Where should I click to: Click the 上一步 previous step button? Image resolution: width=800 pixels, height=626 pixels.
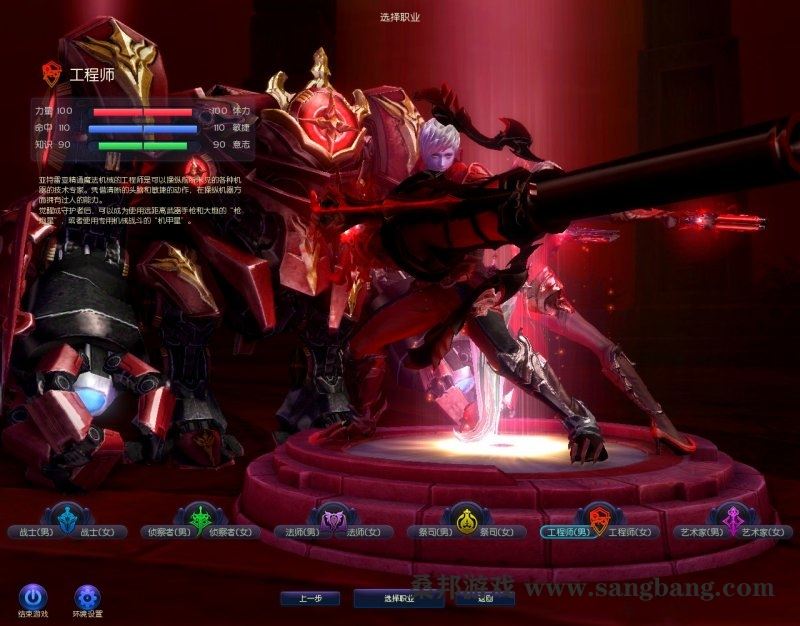tap(309, 598)
